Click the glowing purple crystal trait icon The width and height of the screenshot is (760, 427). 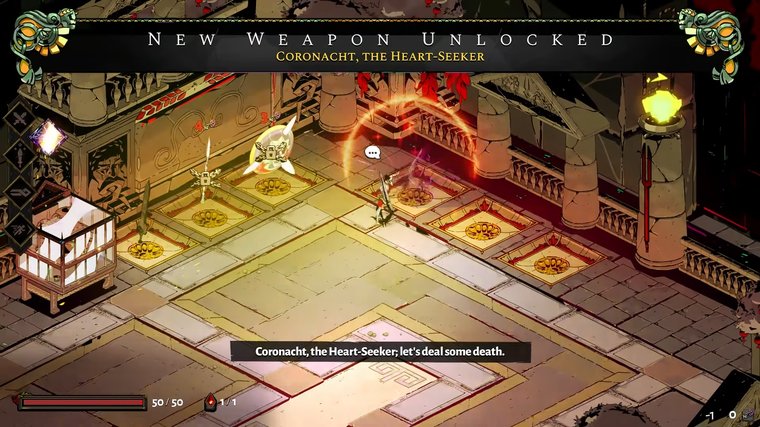point(47,137)
